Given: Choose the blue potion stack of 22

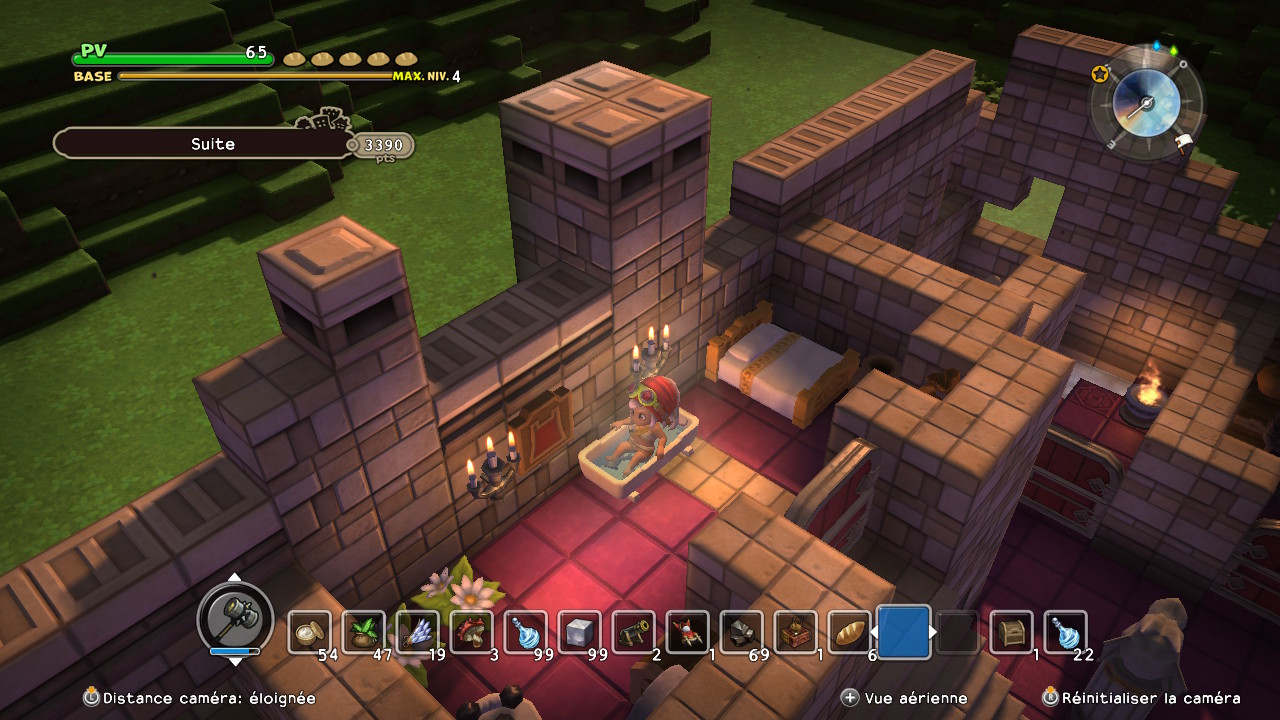Looking at the screenshot, I should point(1066,632).
